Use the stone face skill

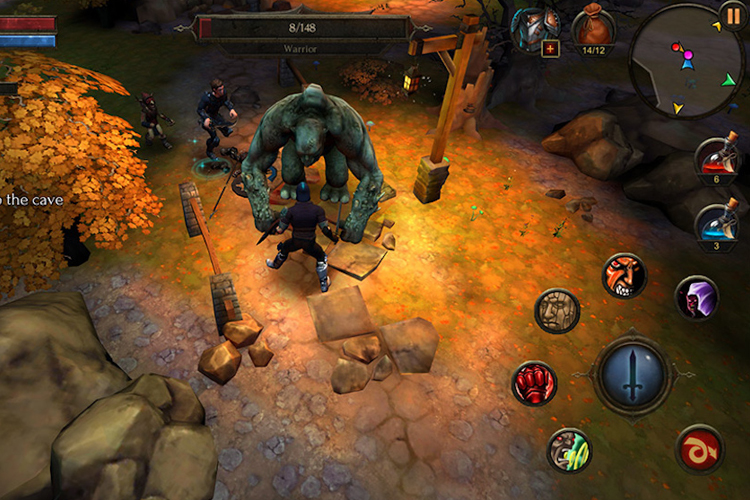[557, 311]
